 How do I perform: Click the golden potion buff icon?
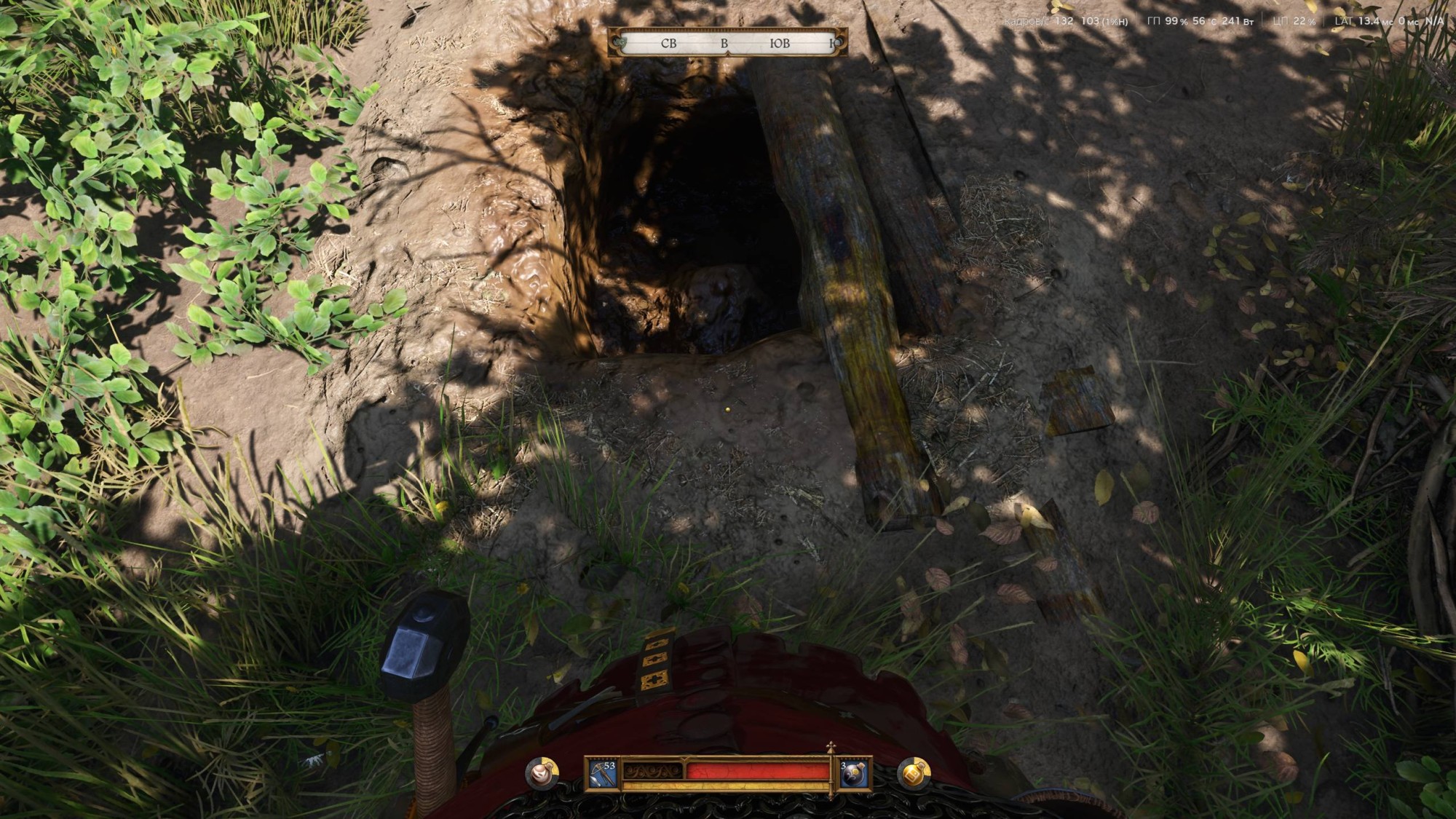(x=914, y=773)
